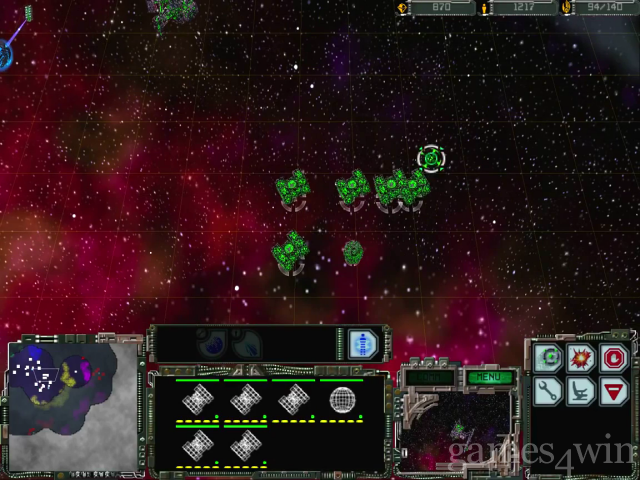Screen dimensions: 640x480
Task: Click the blue figure icon above the unit panel
Action: click(359, 344)
